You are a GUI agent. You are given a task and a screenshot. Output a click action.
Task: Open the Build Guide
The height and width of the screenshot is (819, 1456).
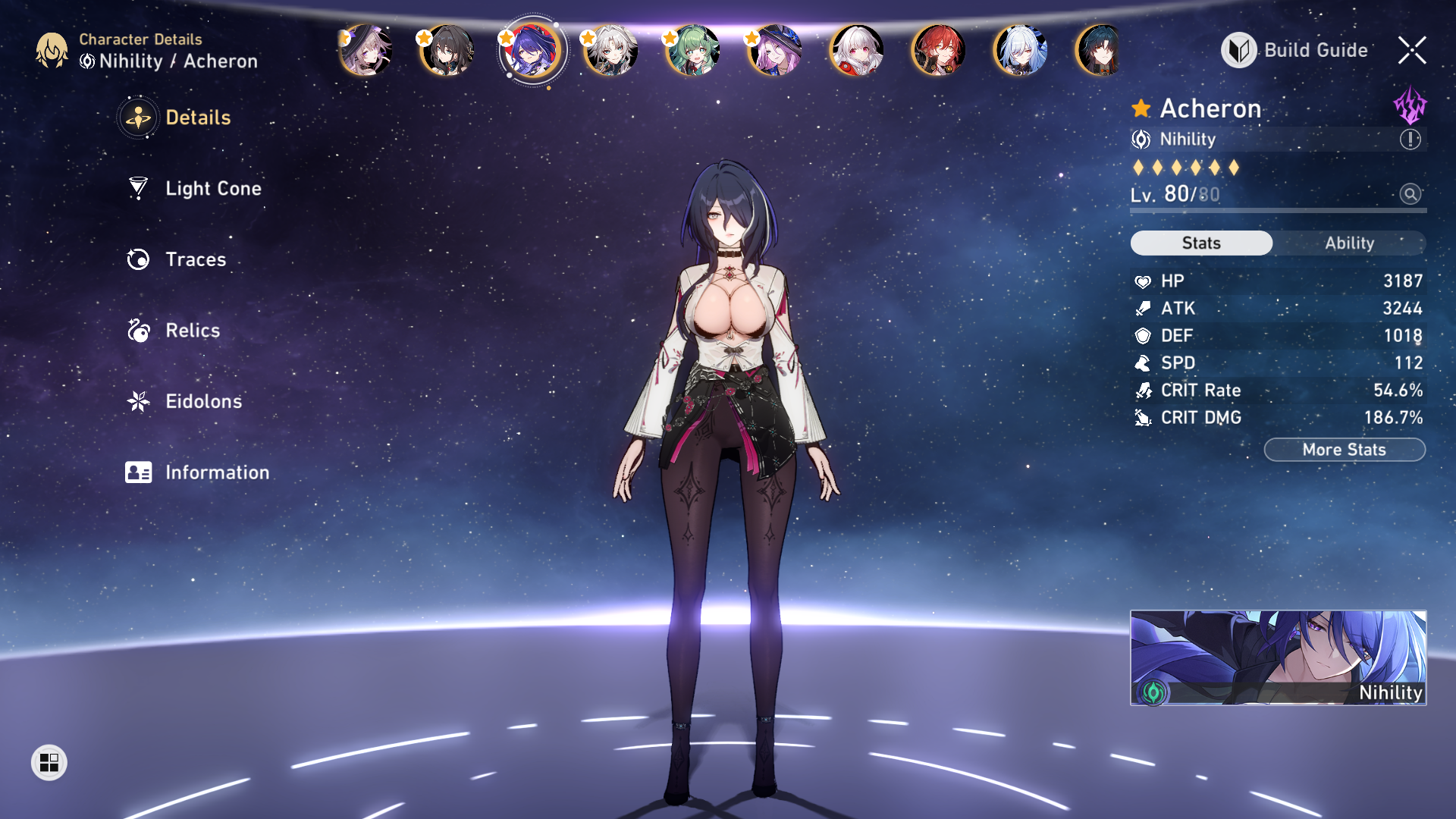click(1295, 50)
